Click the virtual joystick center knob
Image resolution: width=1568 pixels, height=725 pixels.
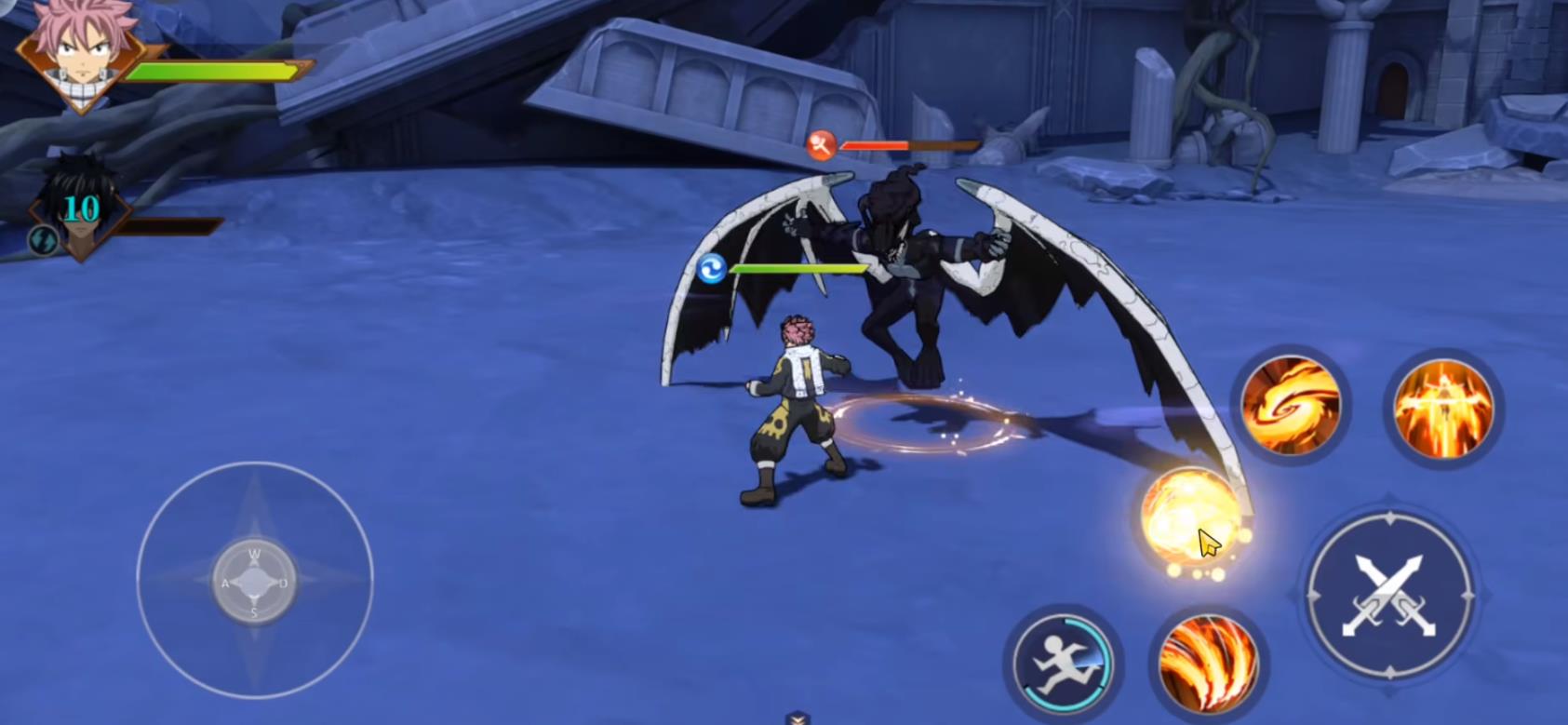(x=254, y=583)
